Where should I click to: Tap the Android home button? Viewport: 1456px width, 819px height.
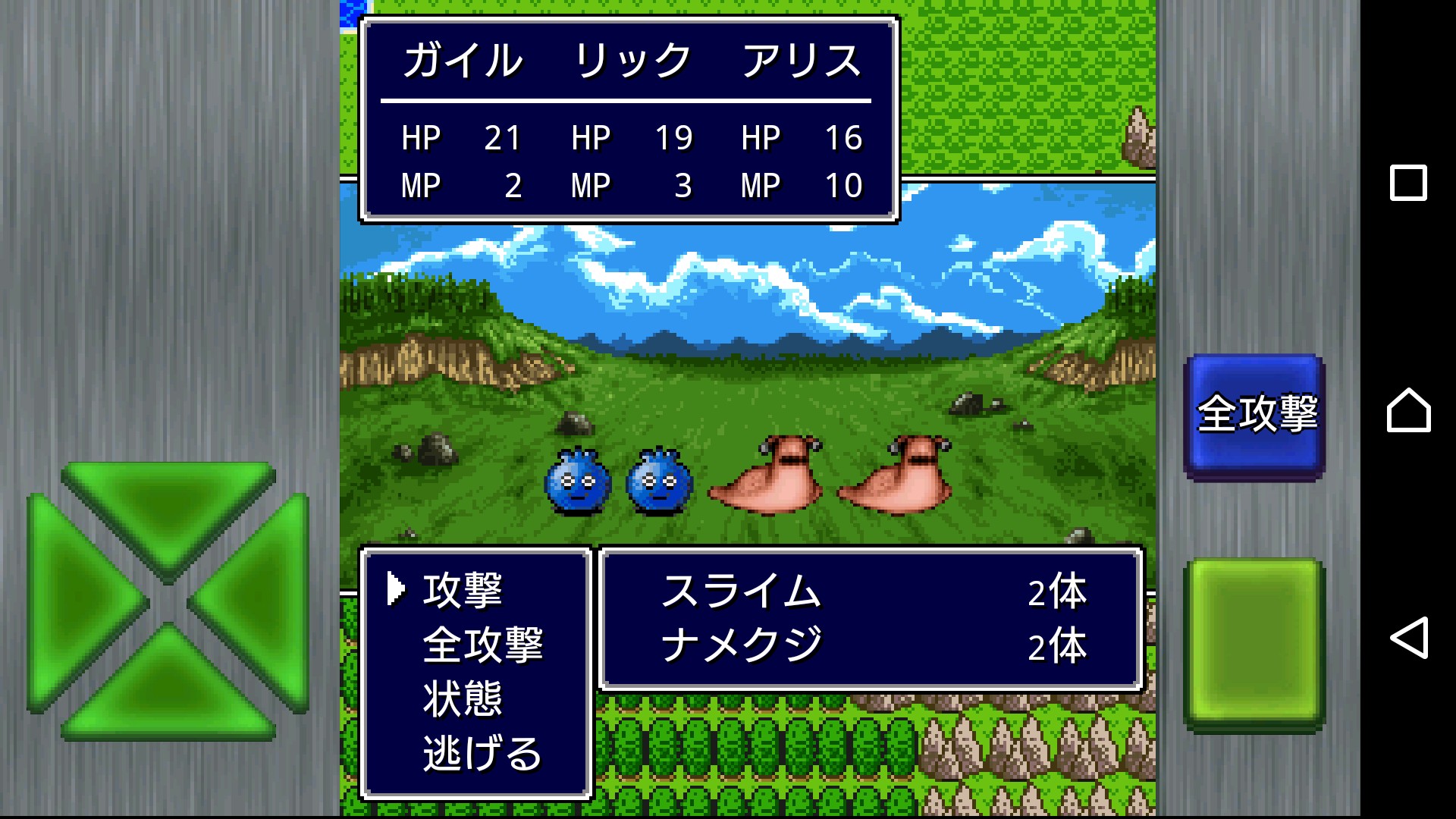point(1408,410)
